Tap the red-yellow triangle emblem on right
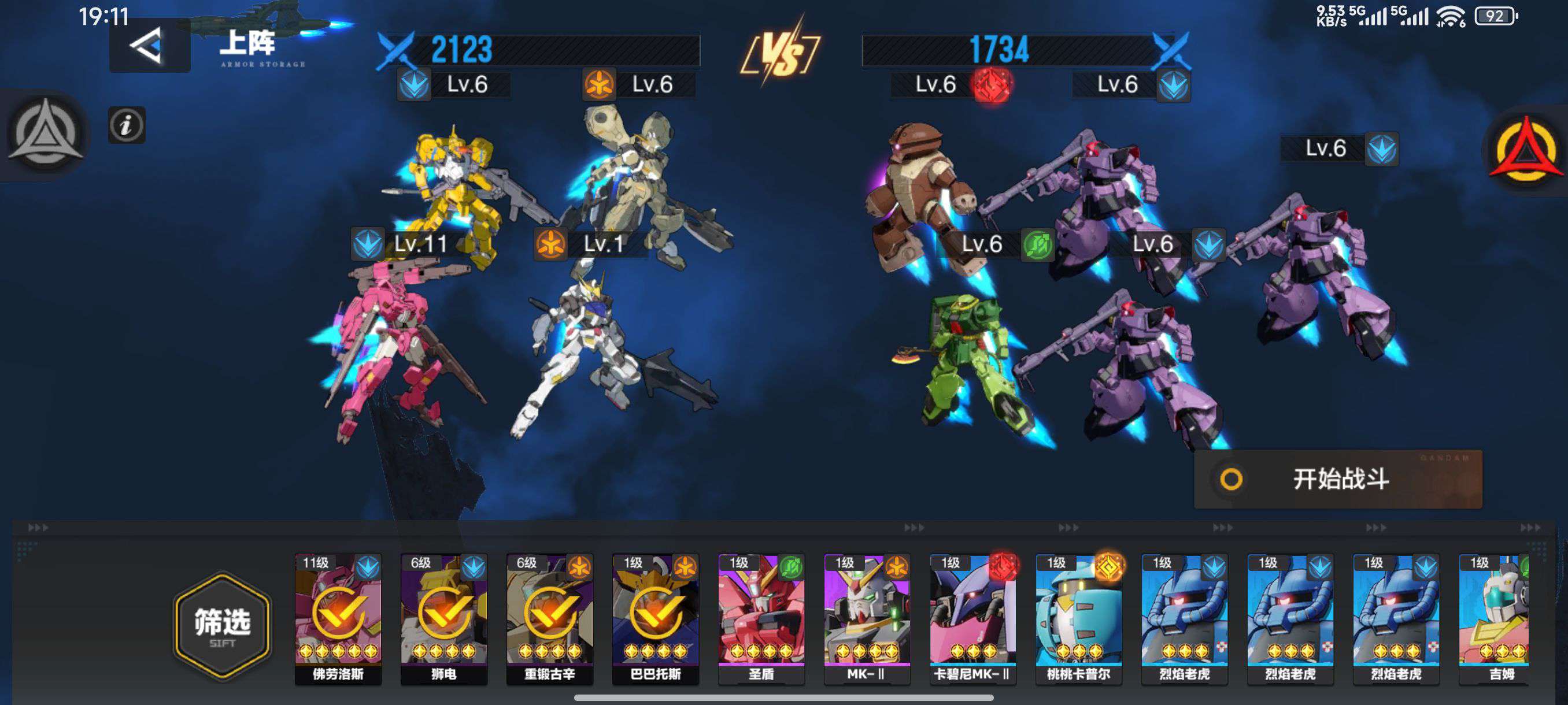1568x705 pixels. click(x=1525, y=149)
